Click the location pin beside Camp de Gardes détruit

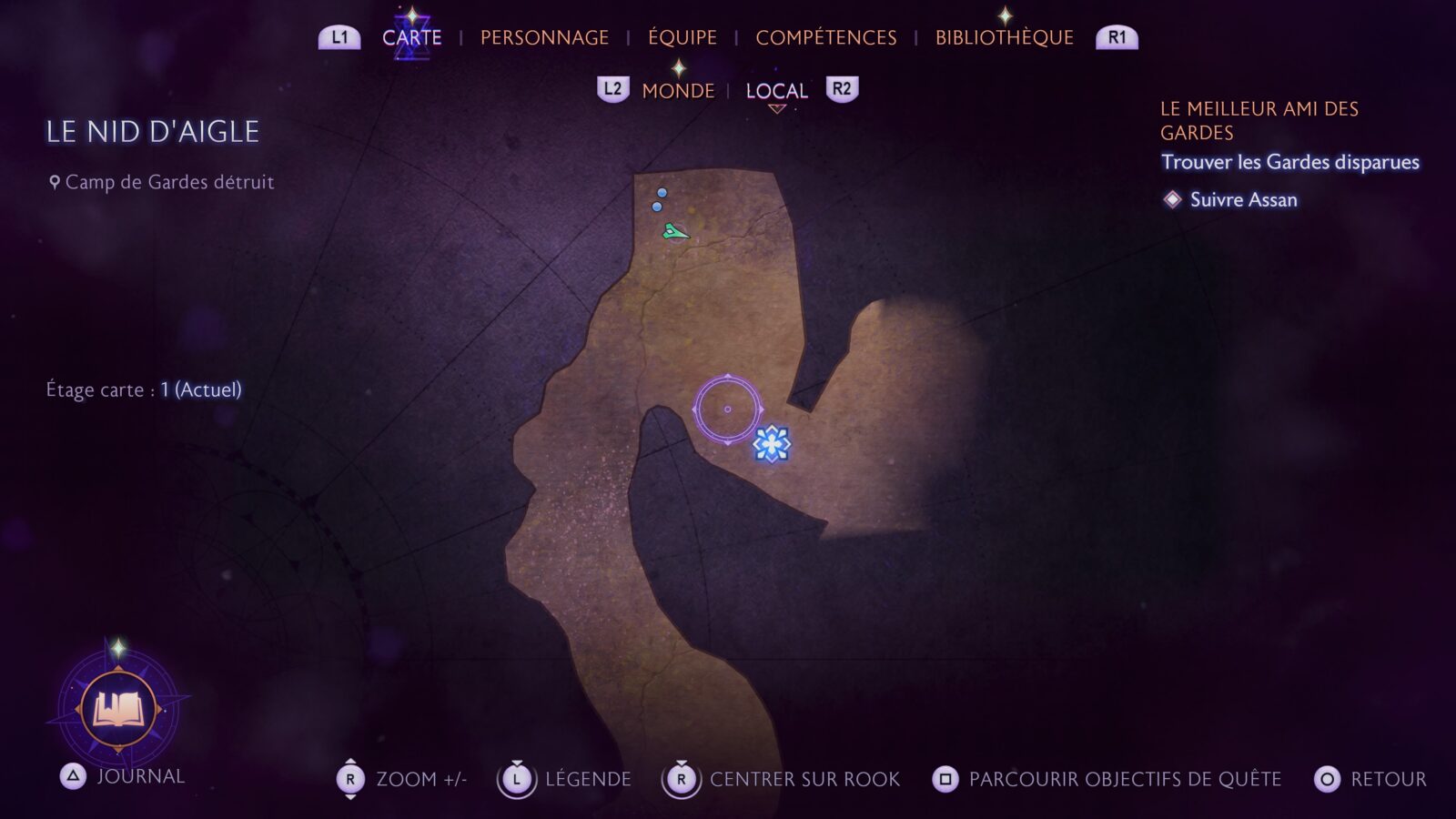coord(54,181)
